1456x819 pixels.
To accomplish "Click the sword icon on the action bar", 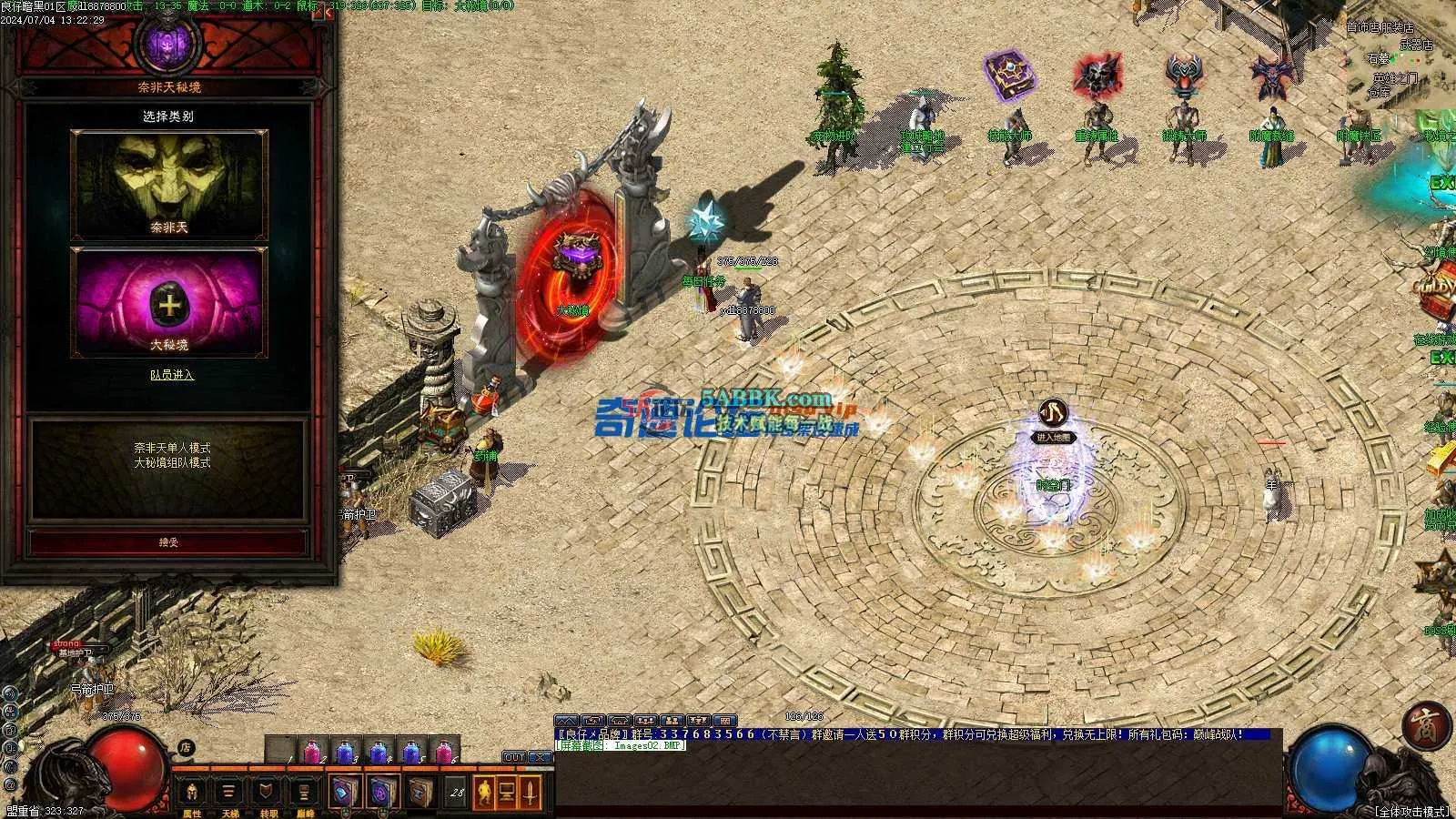I will [x=530, y=792].
